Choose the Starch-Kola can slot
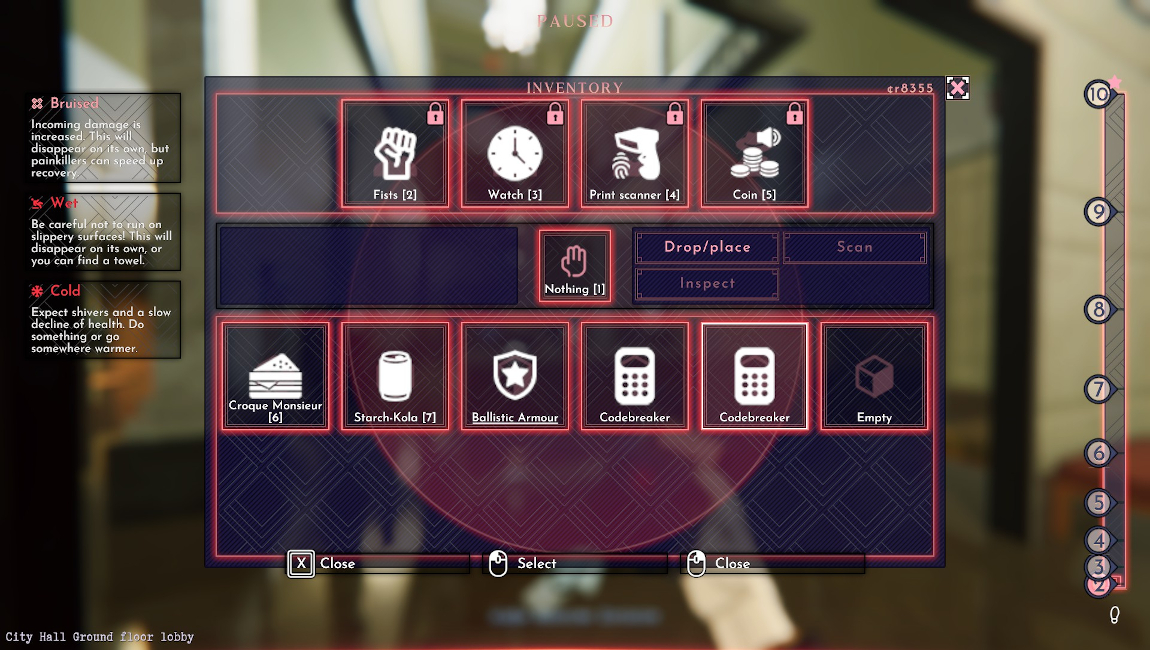 pos(395,376)
